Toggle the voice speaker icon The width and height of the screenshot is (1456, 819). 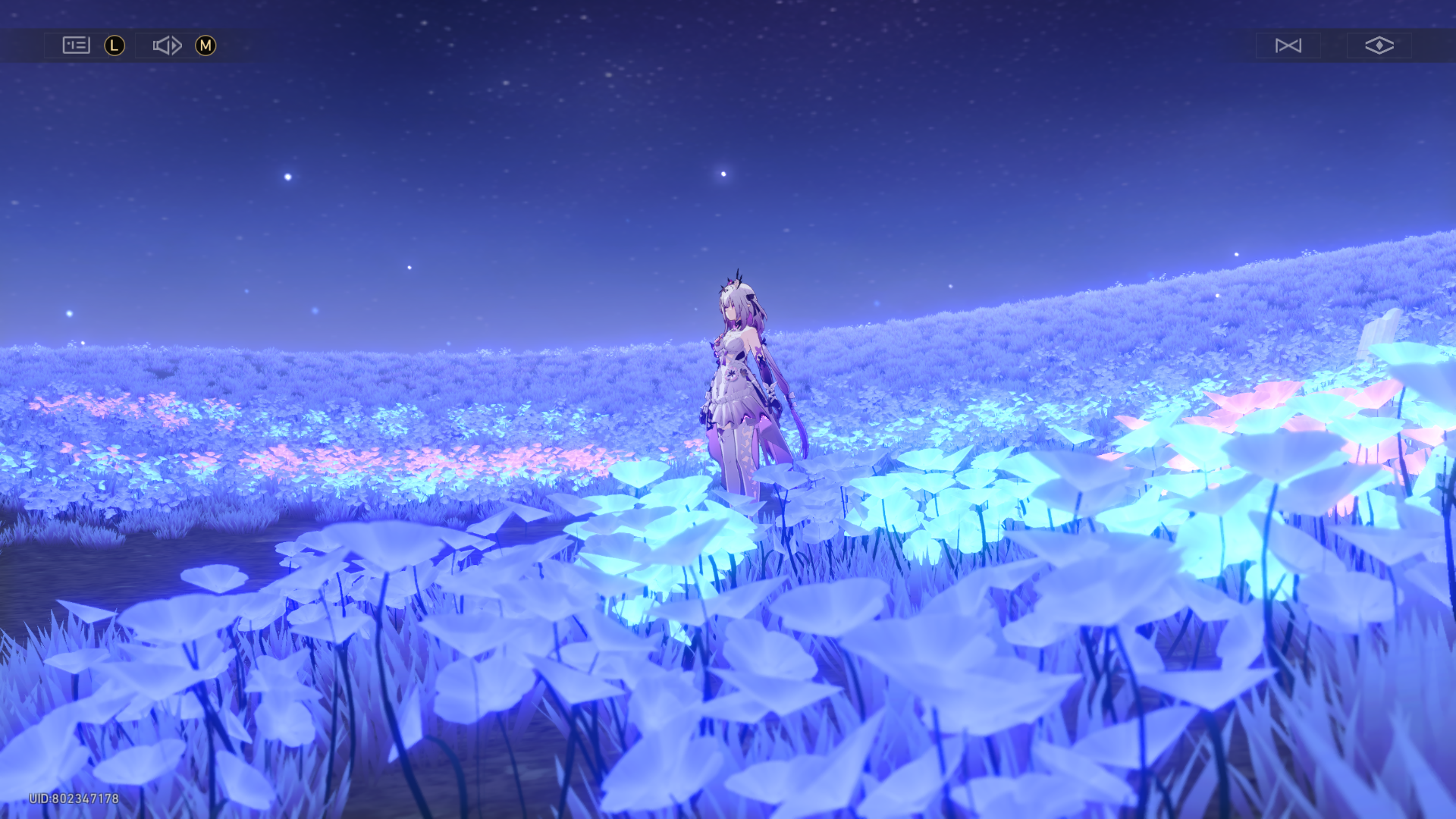pyautogui.click(x=167, y=45)
